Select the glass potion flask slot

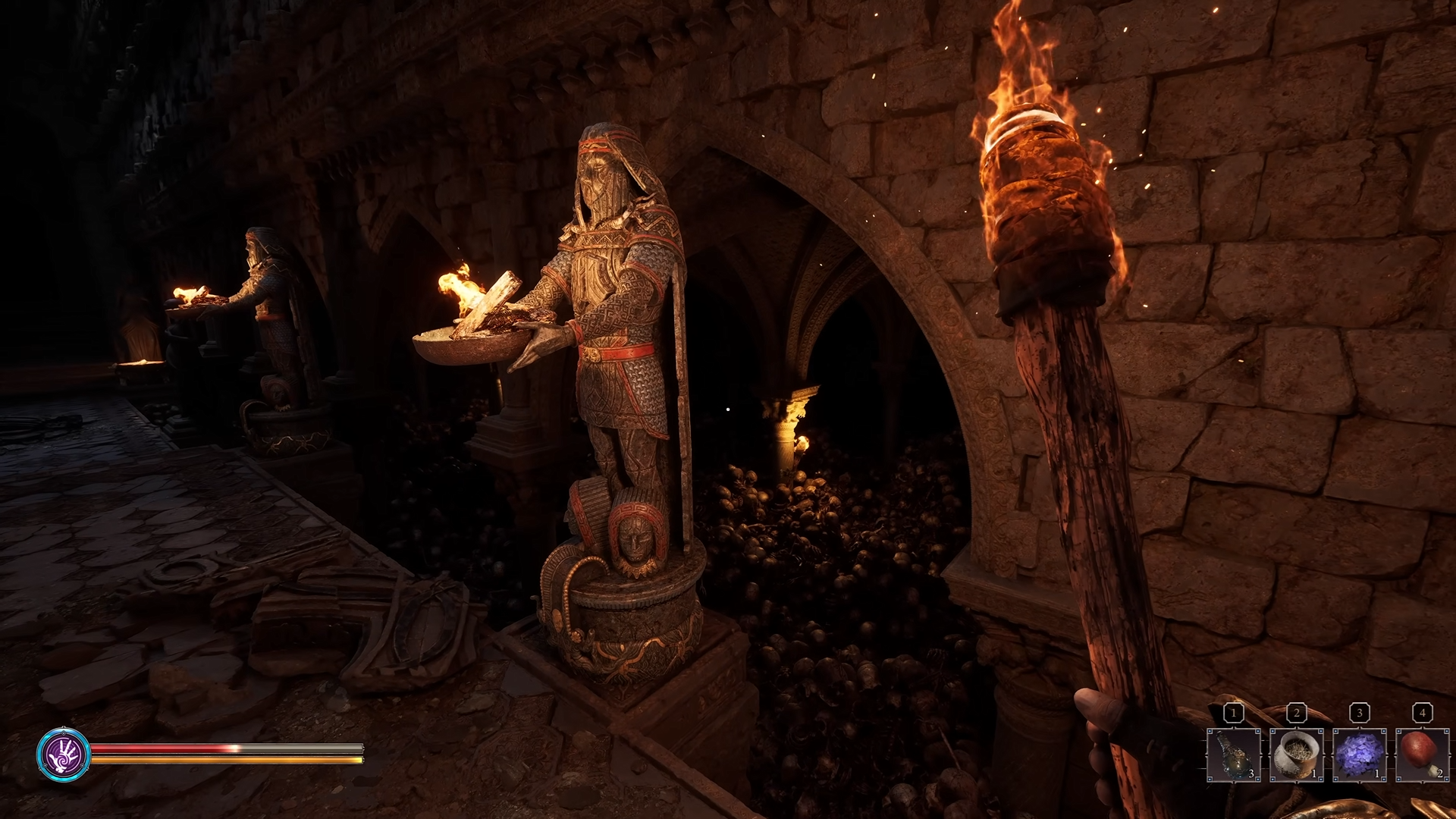(x=1234, y=755)
